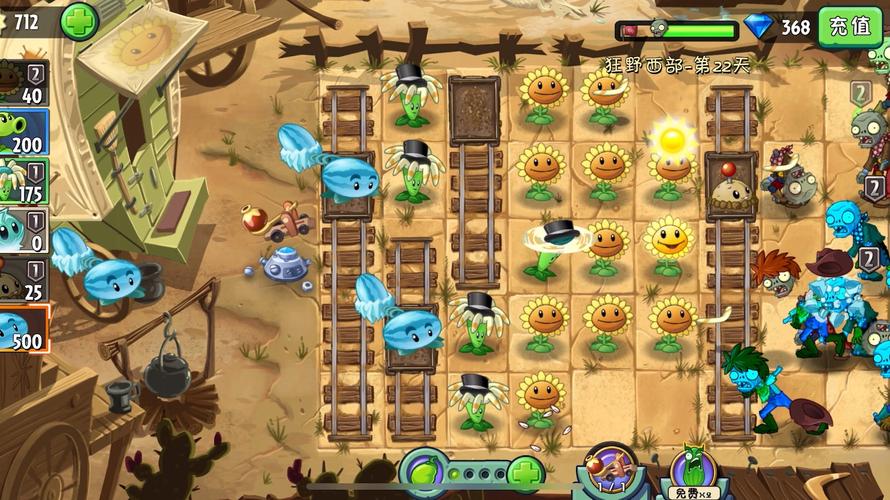Activate the green plant food leaf button

coord(423,470)
